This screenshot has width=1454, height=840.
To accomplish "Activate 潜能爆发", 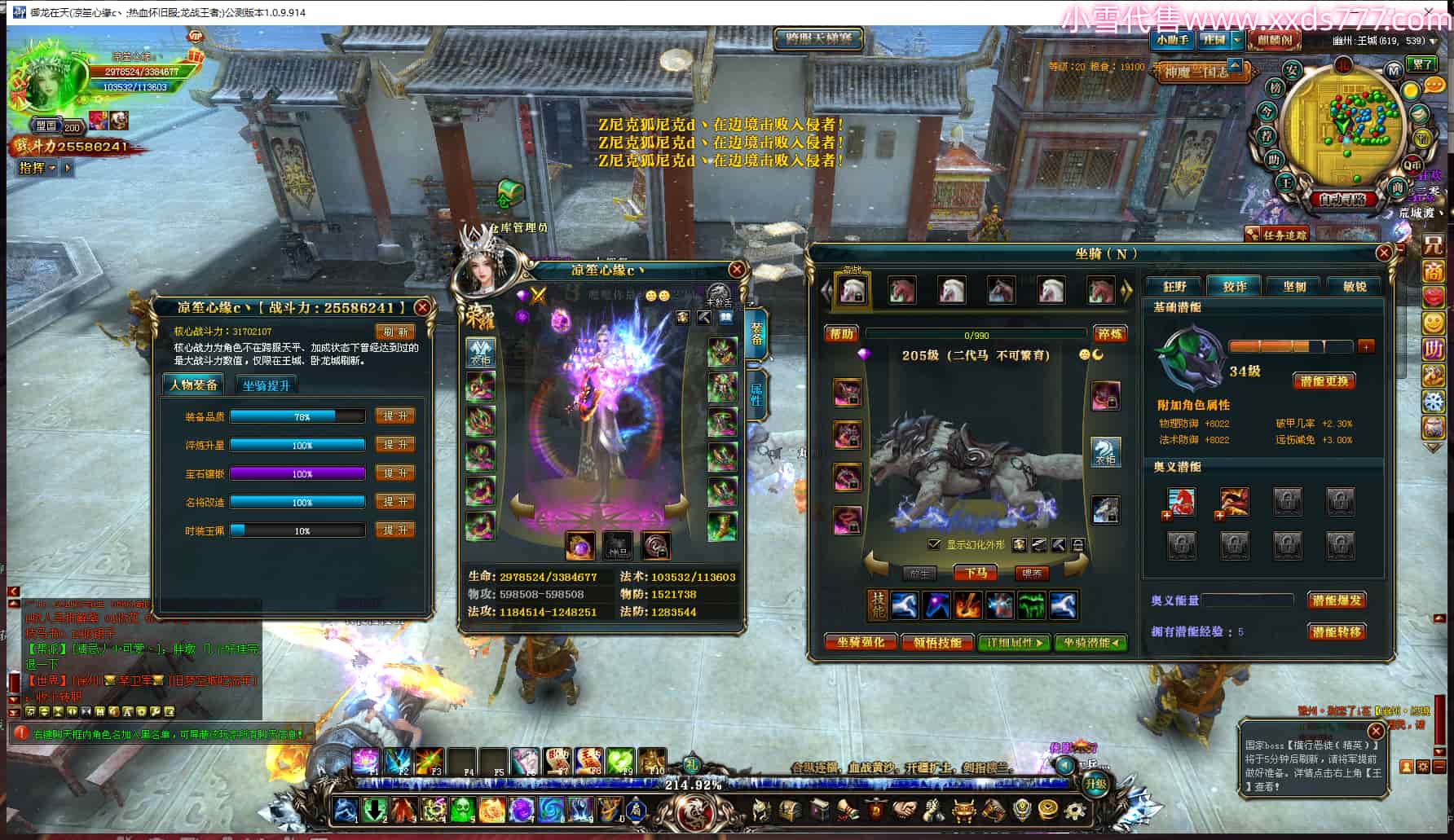I will click(x=1337, y=600).
